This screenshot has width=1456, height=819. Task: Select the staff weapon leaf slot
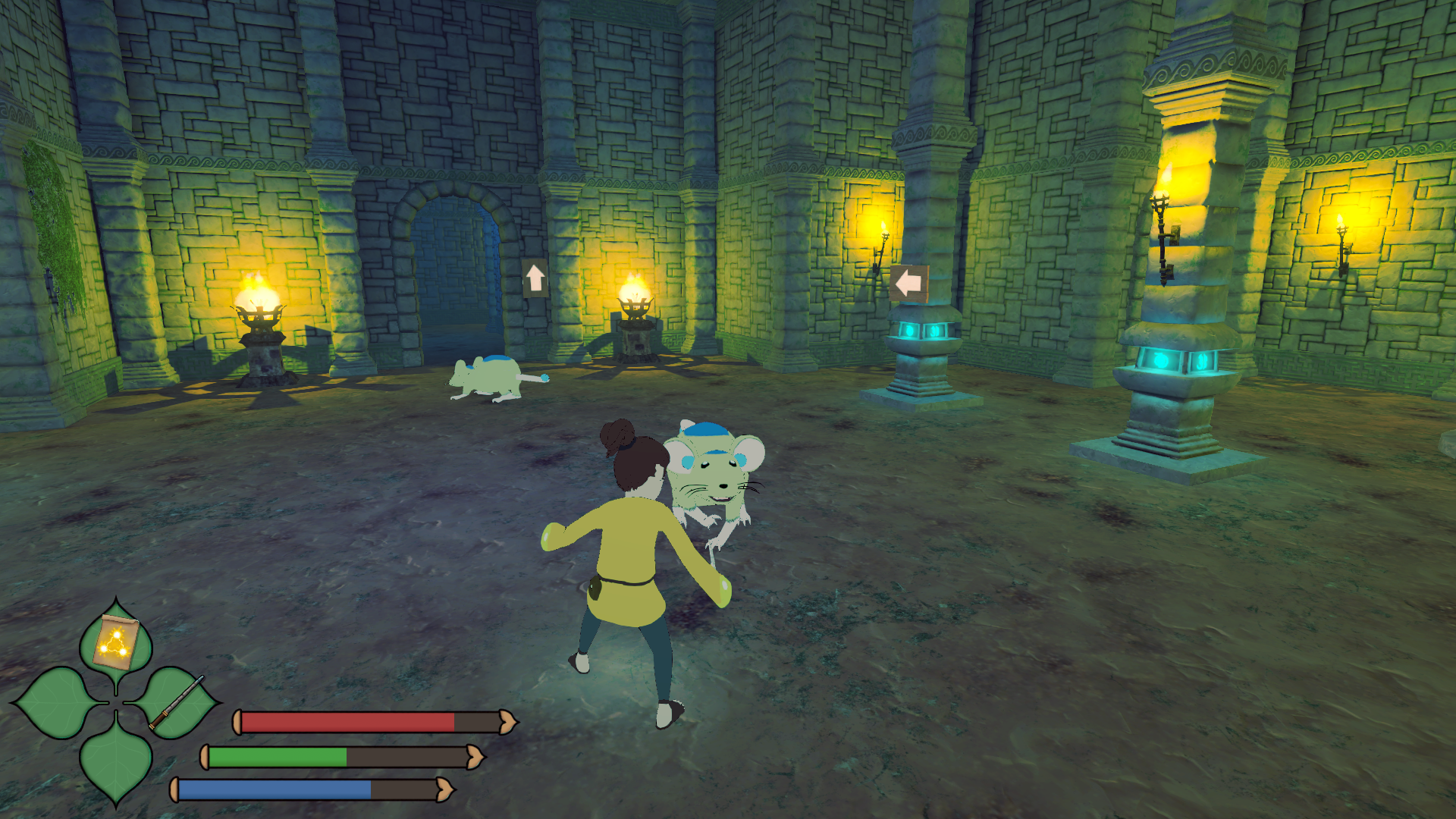[x=176, y=703]
